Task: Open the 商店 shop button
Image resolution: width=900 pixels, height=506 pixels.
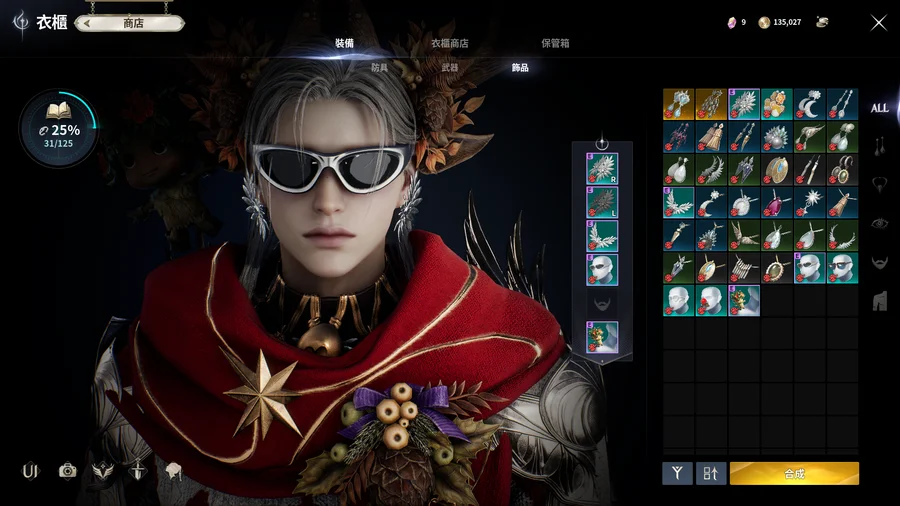Action: tap(133, 23)
